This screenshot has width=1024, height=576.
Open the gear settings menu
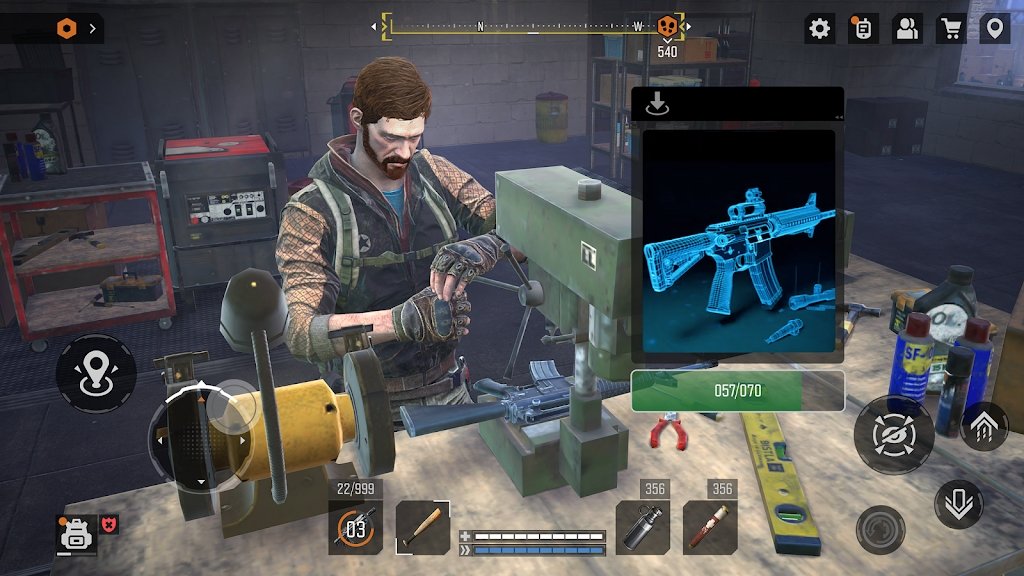click(820, 28)
